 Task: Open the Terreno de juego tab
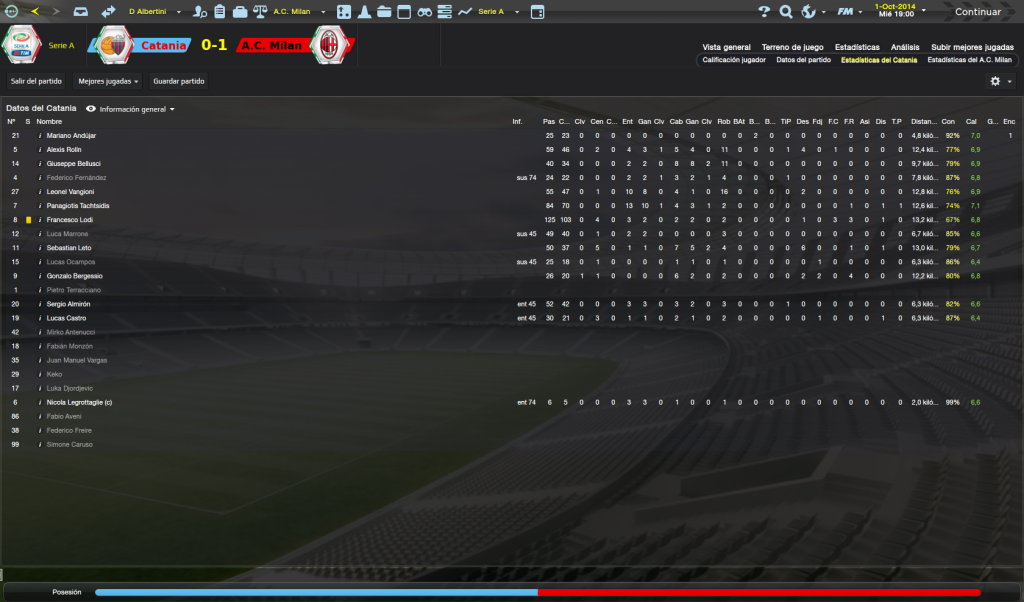point(792,47)
